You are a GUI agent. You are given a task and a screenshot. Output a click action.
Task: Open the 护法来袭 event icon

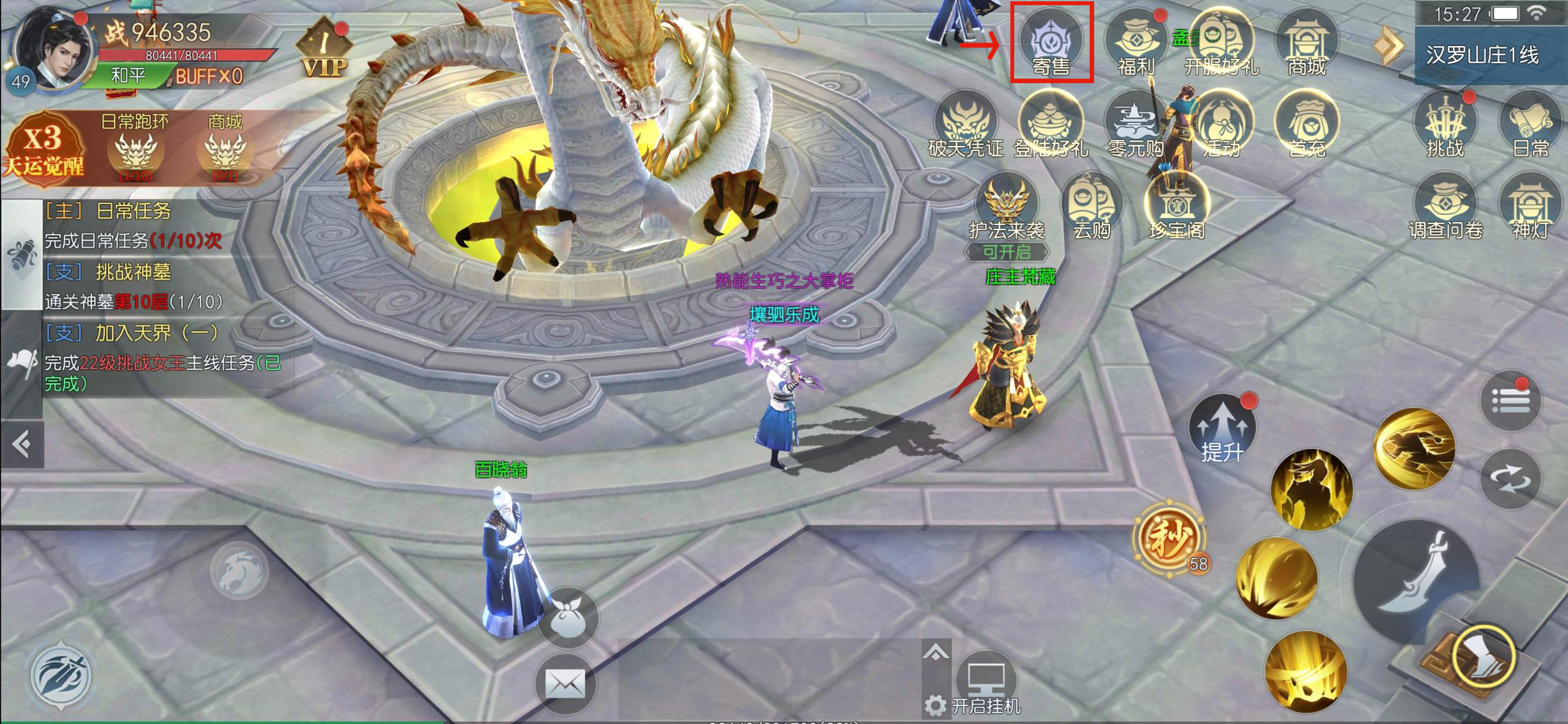(1007, 207)
